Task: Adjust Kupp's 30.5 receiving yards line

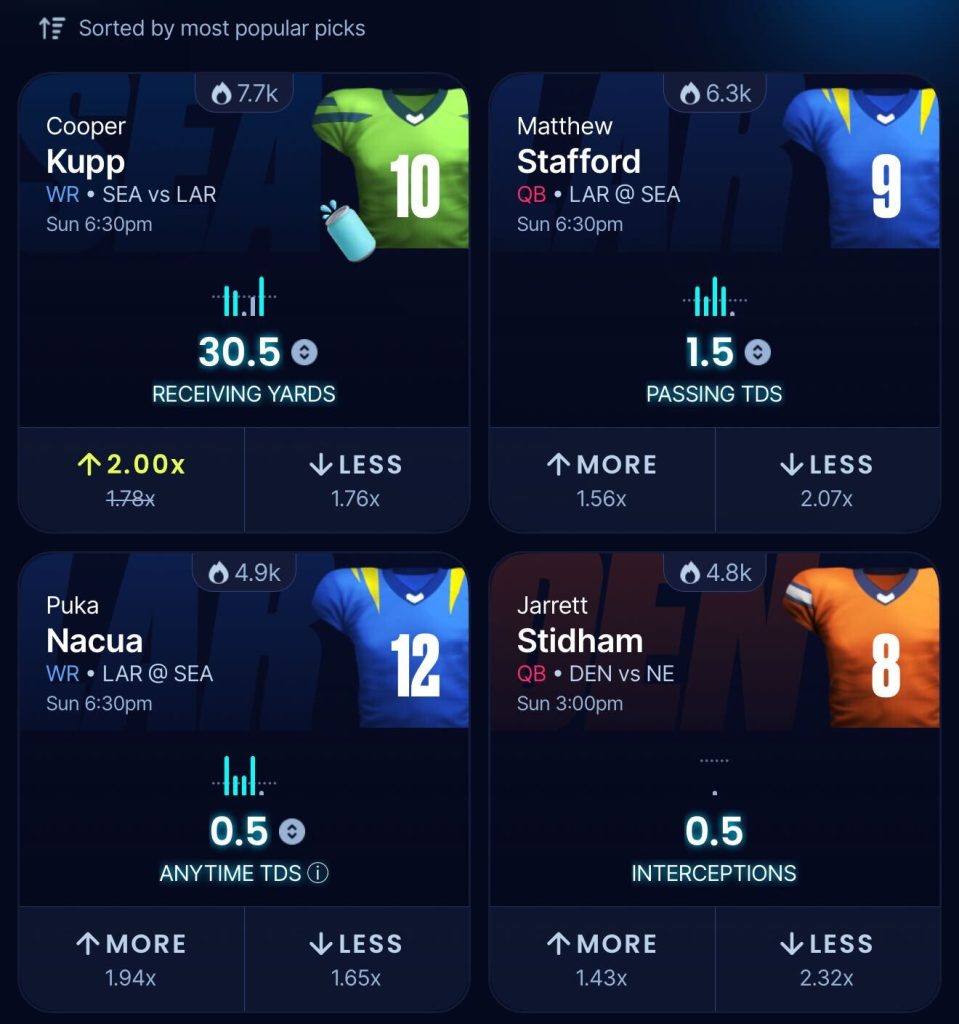Action: (304, 352)
